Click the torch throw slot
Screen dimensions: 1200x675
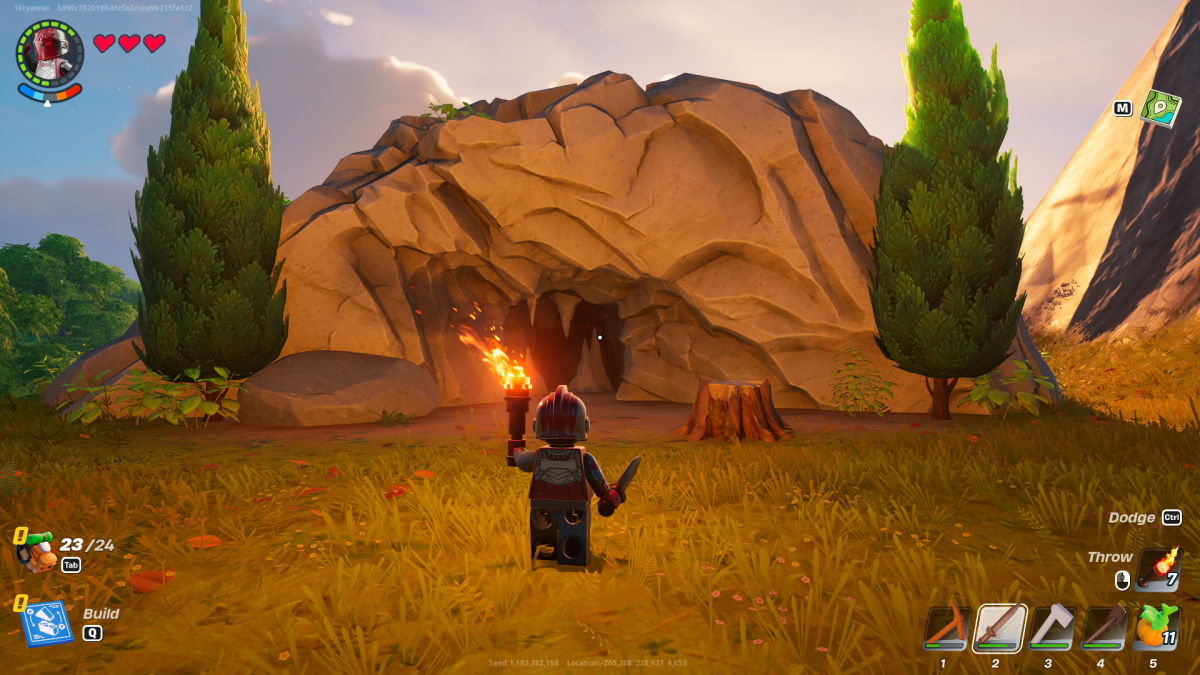[x=1157, y=569]
